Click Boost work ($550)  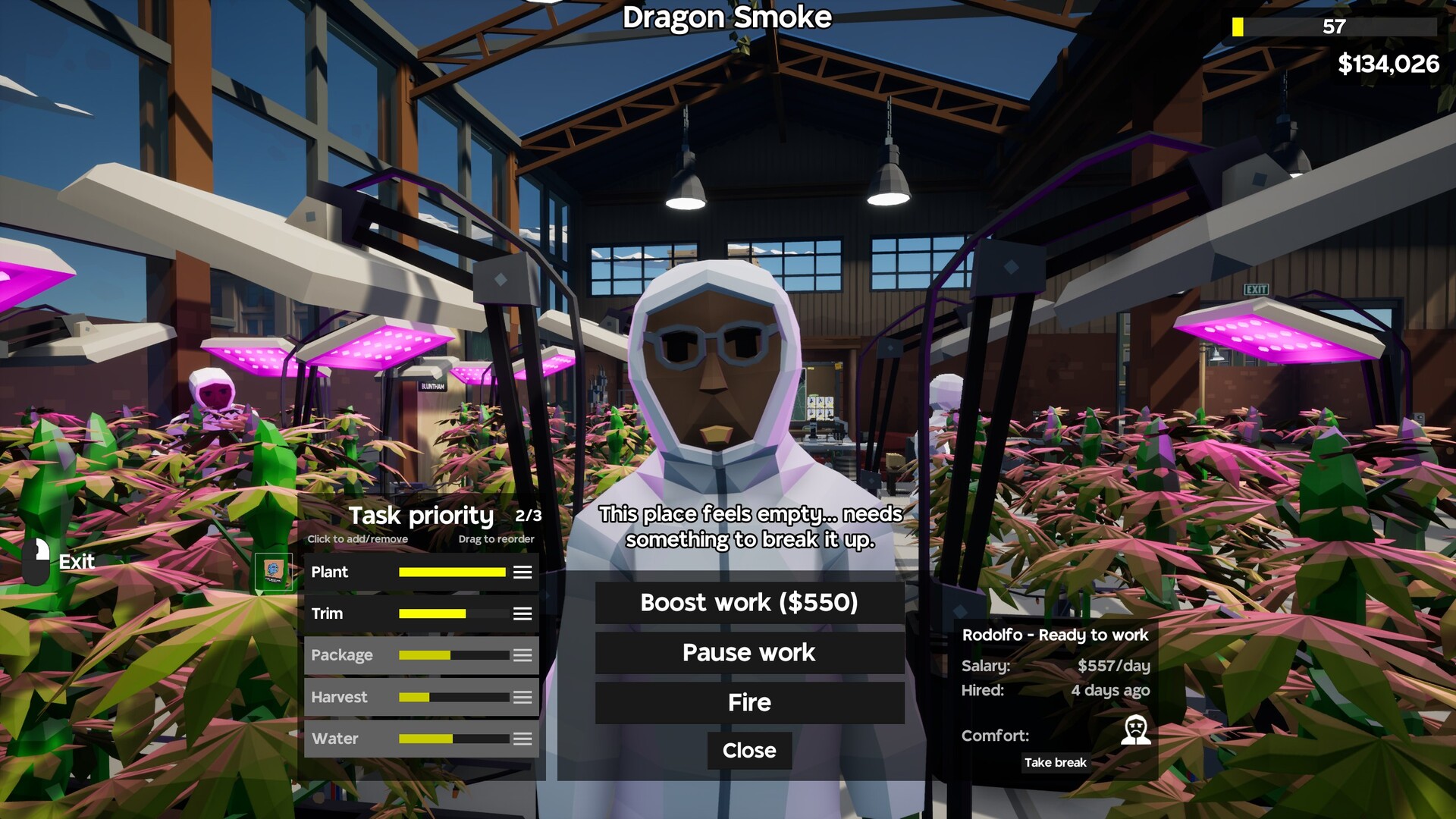[x=748, y=603]
